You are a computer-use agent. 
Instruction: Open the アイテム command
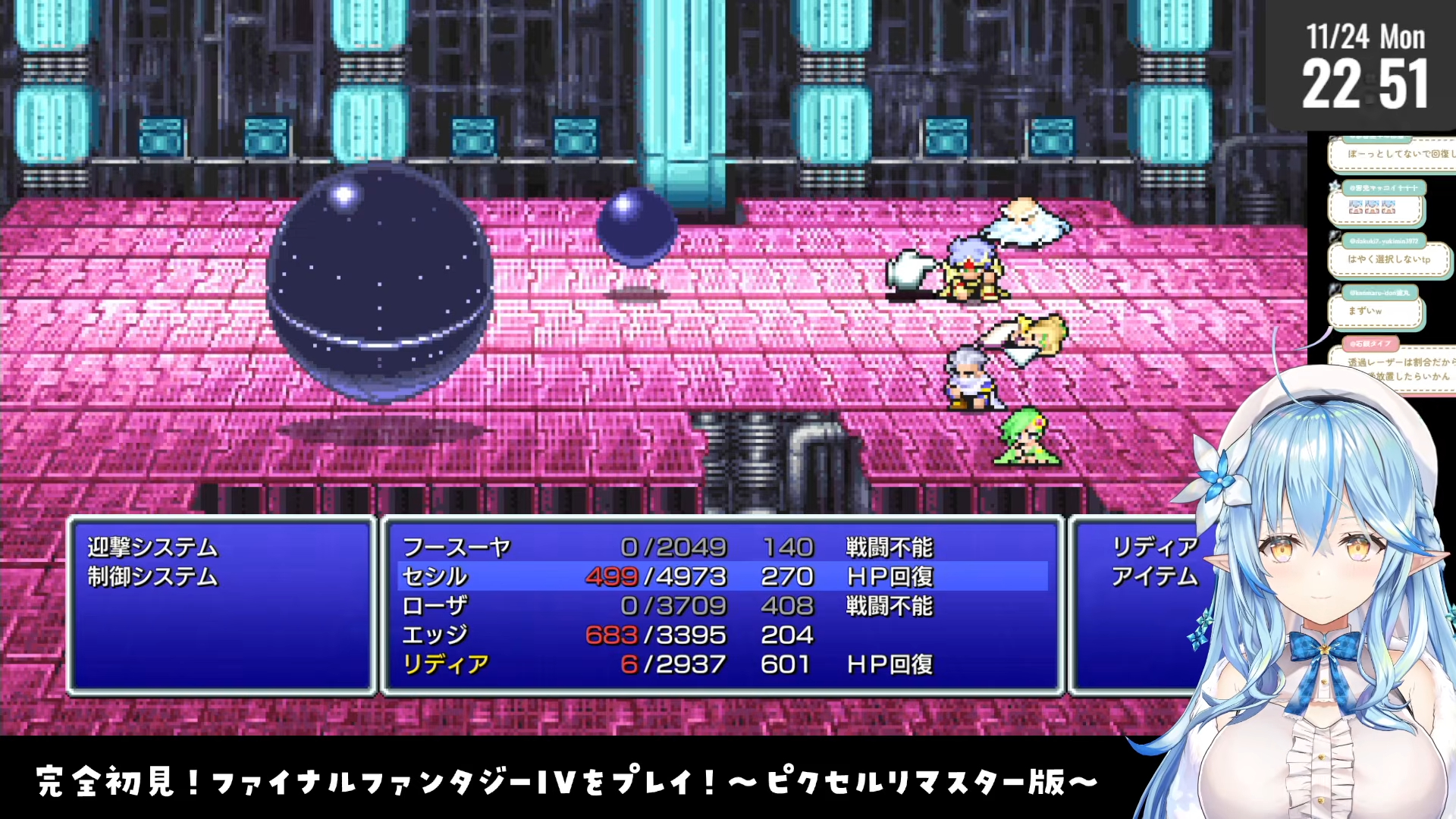[x=1154, y=576]
